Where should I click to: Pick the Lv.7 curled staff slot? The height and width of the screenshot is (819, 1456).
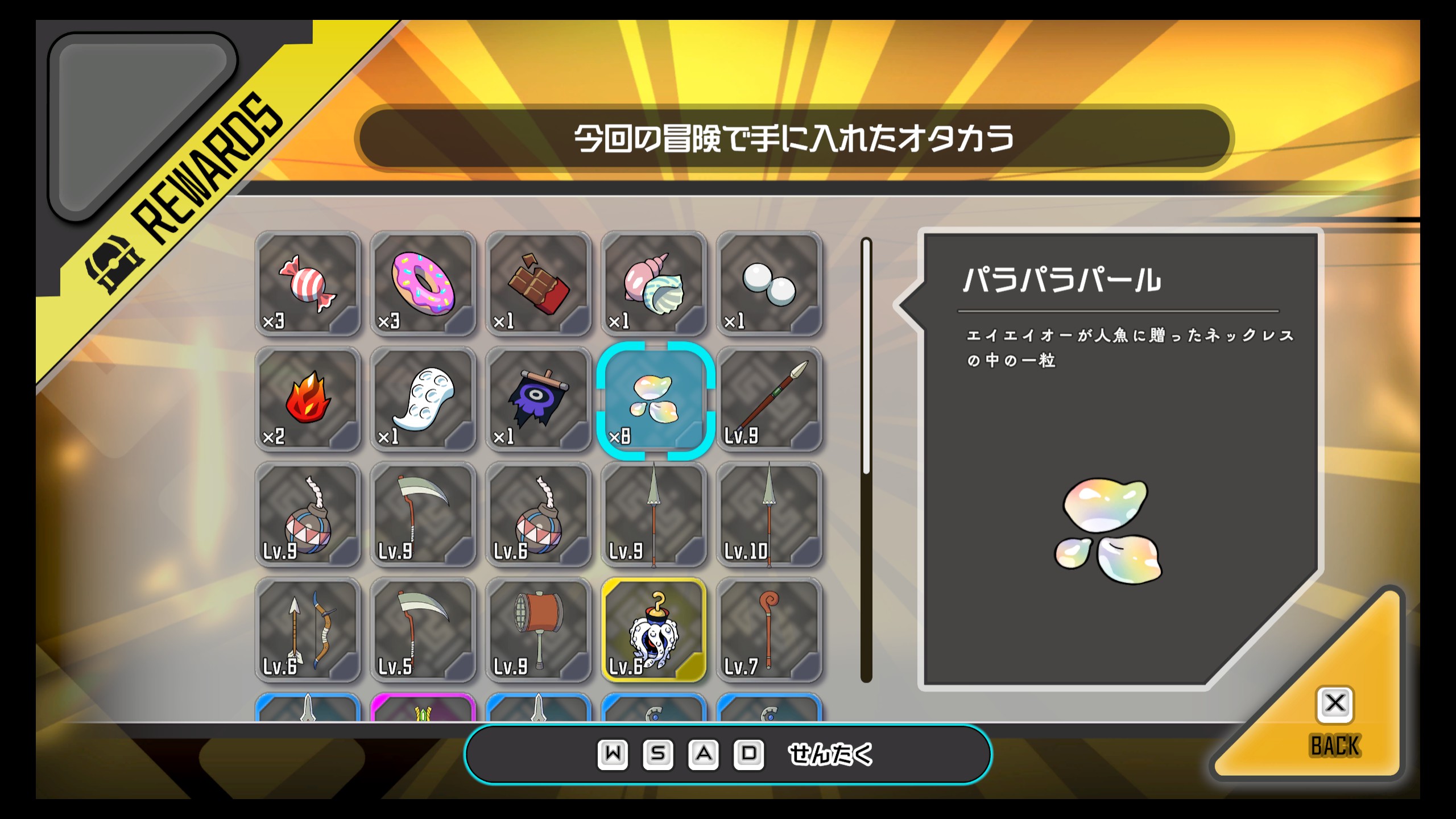click(x=769, y=630)
